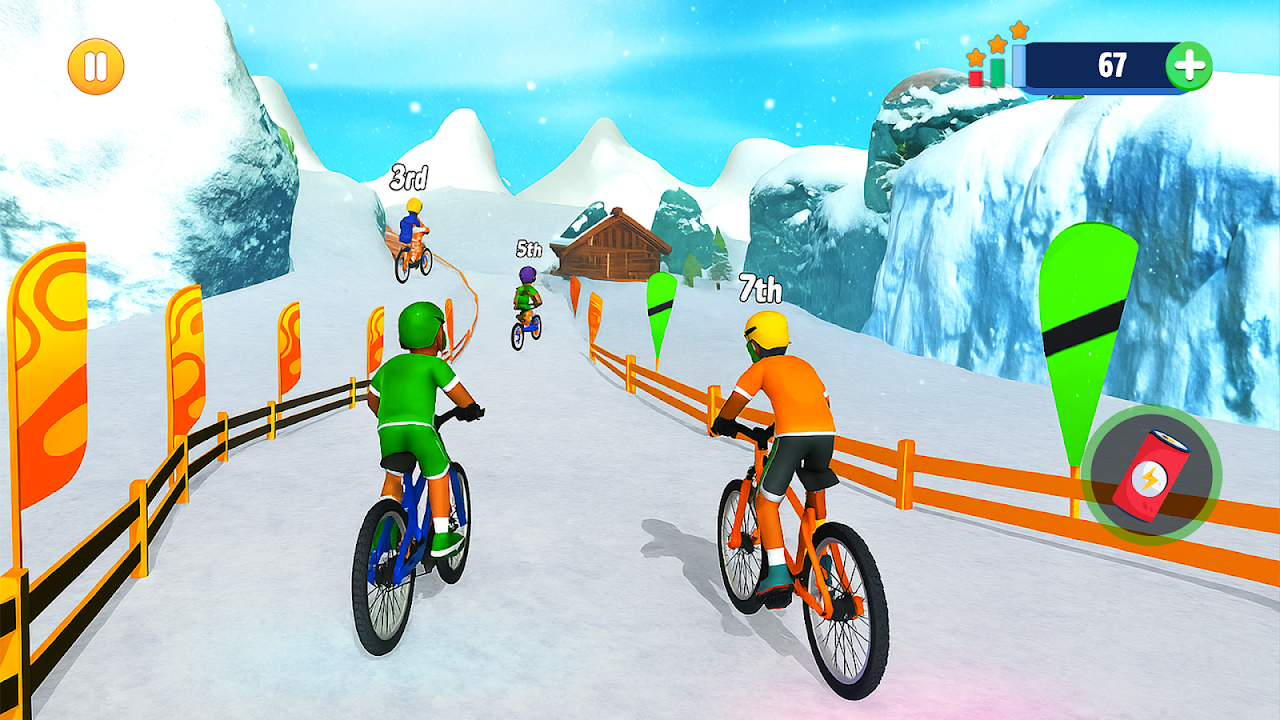Image resolution: width=1280 pixels, height=720 pixels.
Task: Tap the green plus to add points
Action: click(x=1189, y=67)
